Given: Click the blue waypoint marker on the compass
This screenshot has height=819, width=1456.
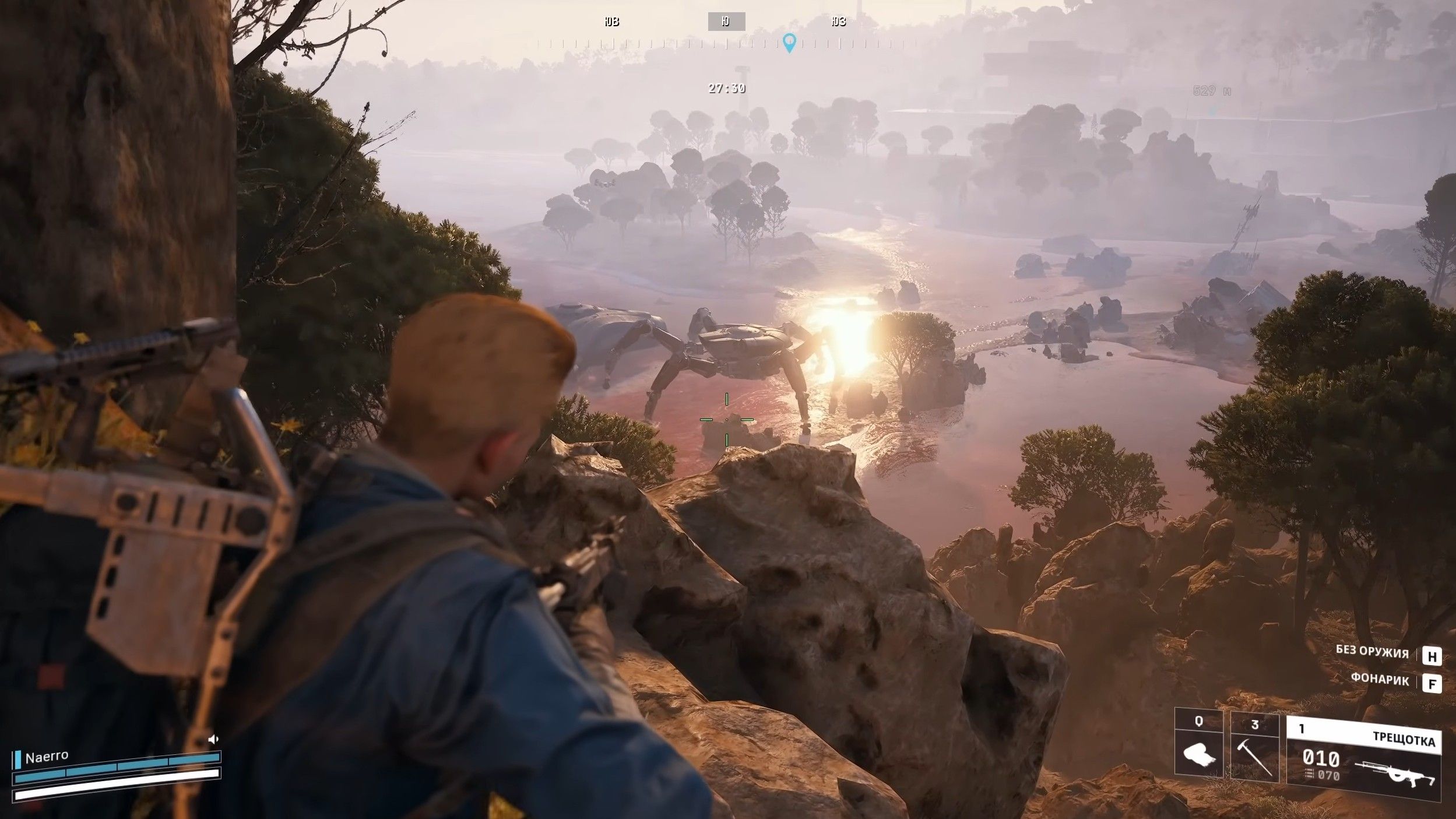Looking at the screenshot, I should coord(789,43).
